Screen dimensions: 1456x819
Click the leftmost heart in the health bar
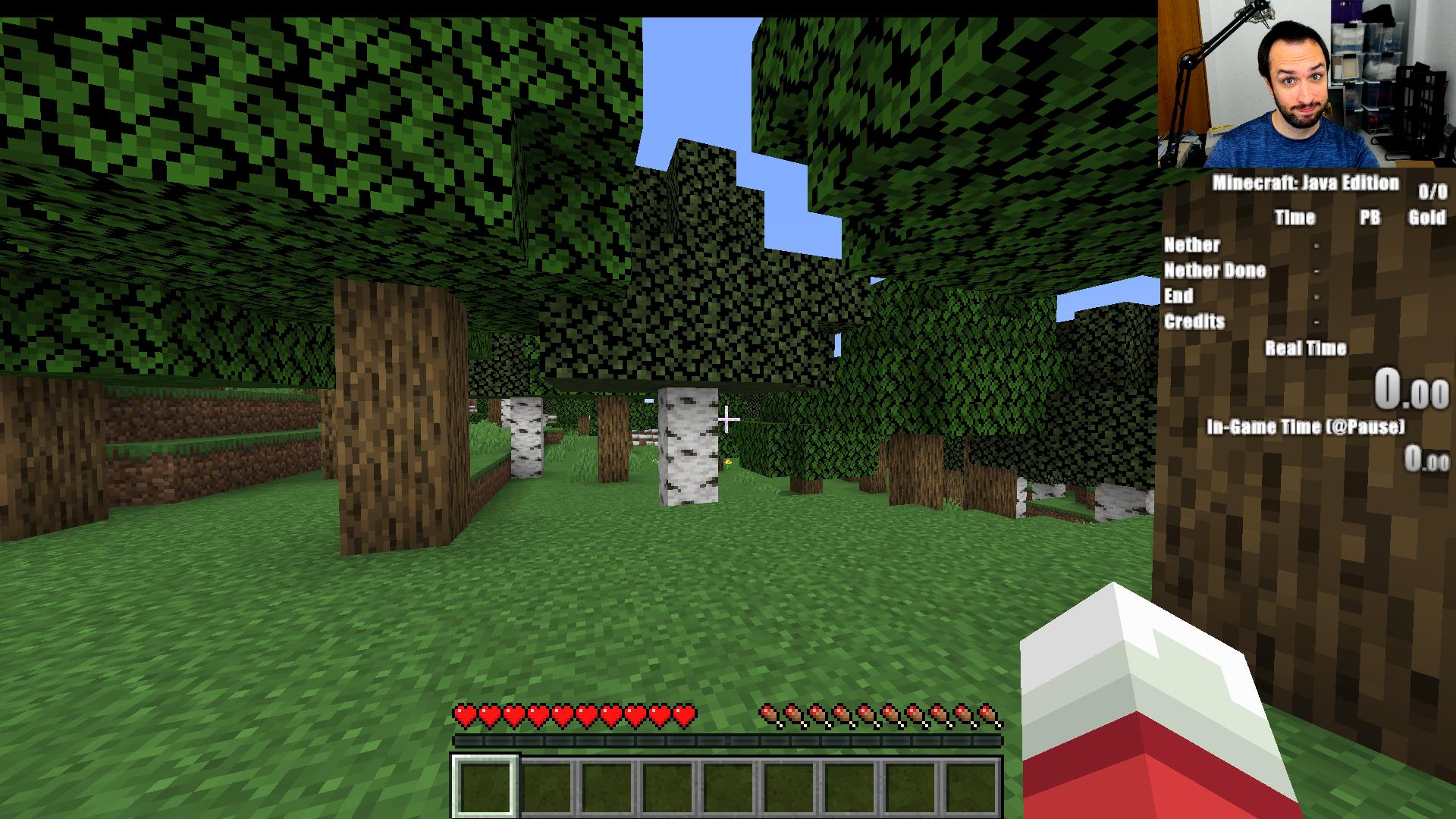(463, 714)
